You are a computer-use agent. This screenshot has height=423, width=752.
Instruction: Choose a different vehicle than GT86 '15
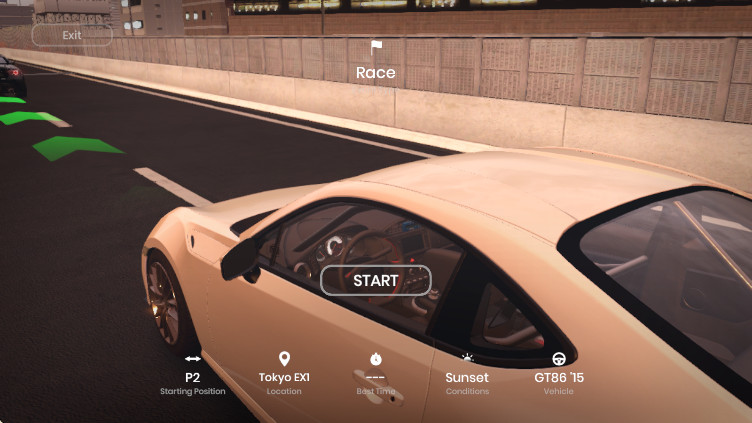[559, 377]
